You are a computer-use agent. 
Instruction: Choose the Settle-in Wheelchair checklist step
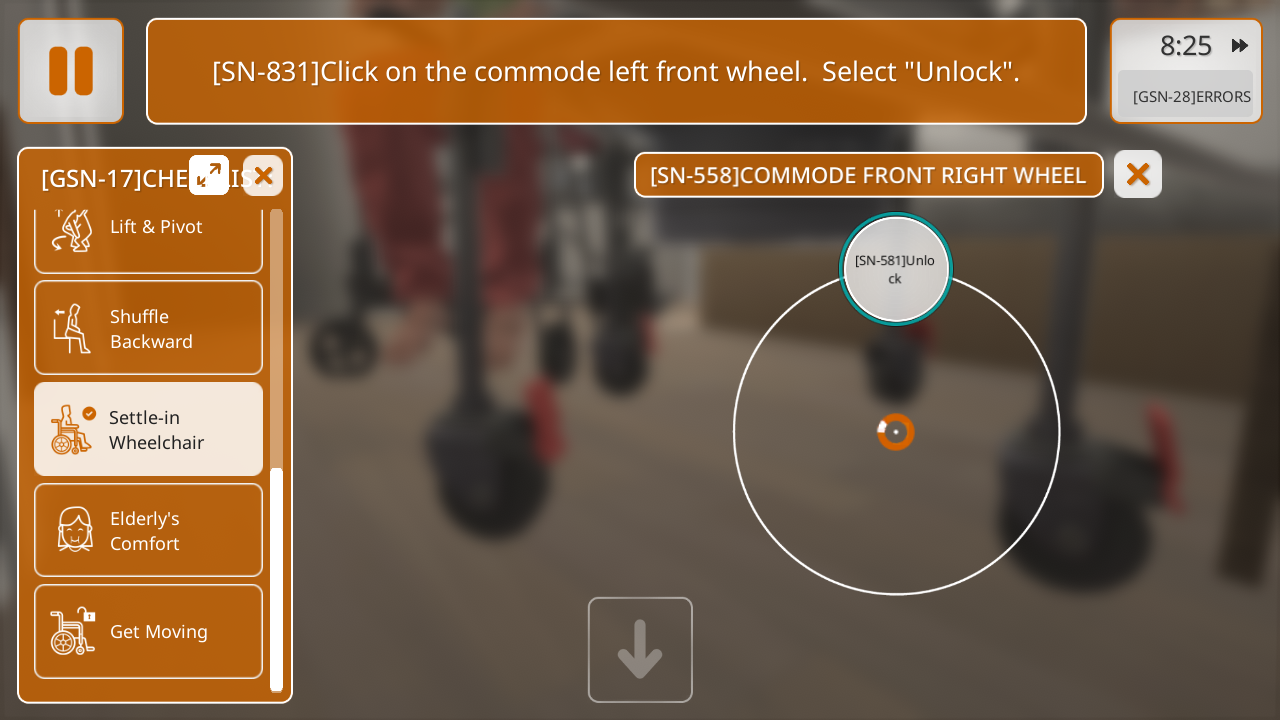coord(148,429)
